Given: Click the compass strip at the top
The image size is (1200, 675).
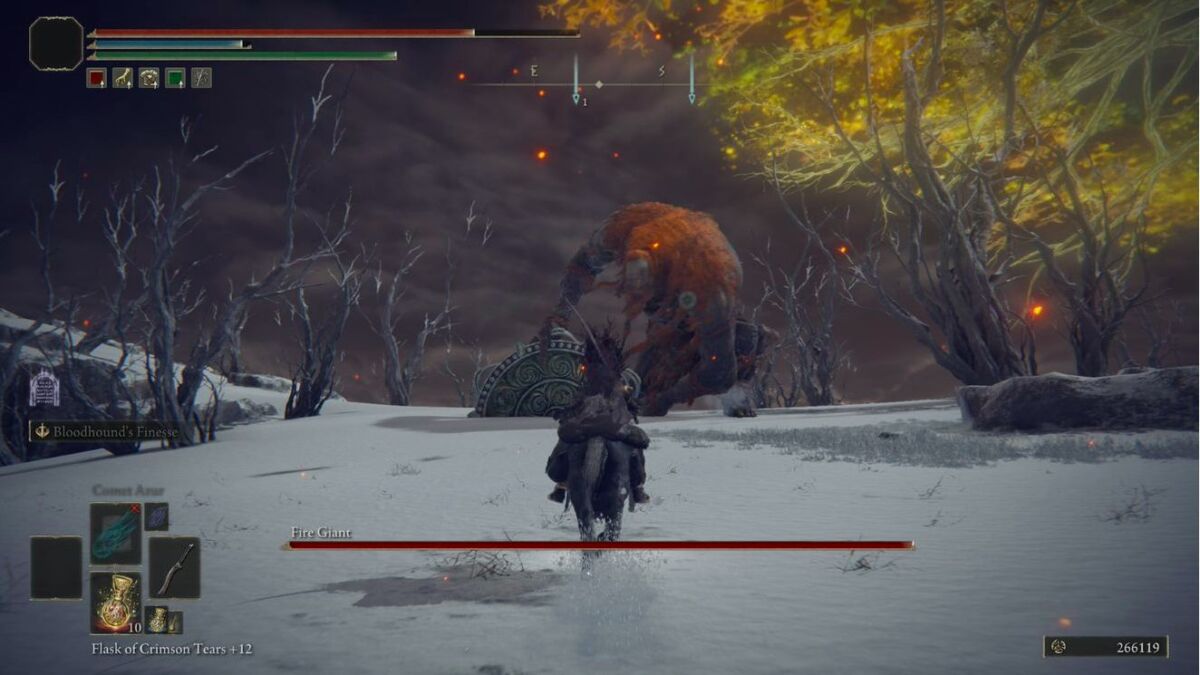Looking at the screenshot, I should [598, 84].
